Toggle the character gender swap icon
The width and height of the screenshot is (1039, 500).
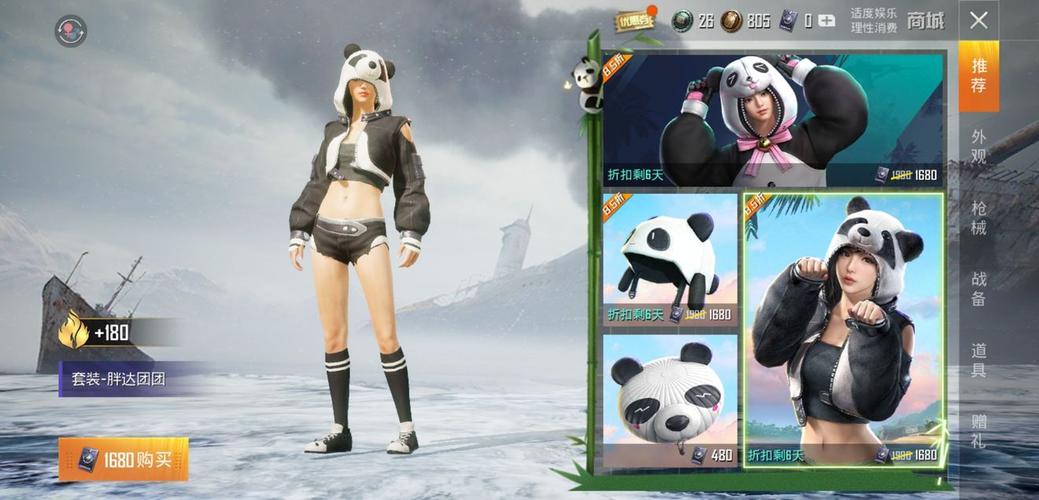(x=70, y=31)
